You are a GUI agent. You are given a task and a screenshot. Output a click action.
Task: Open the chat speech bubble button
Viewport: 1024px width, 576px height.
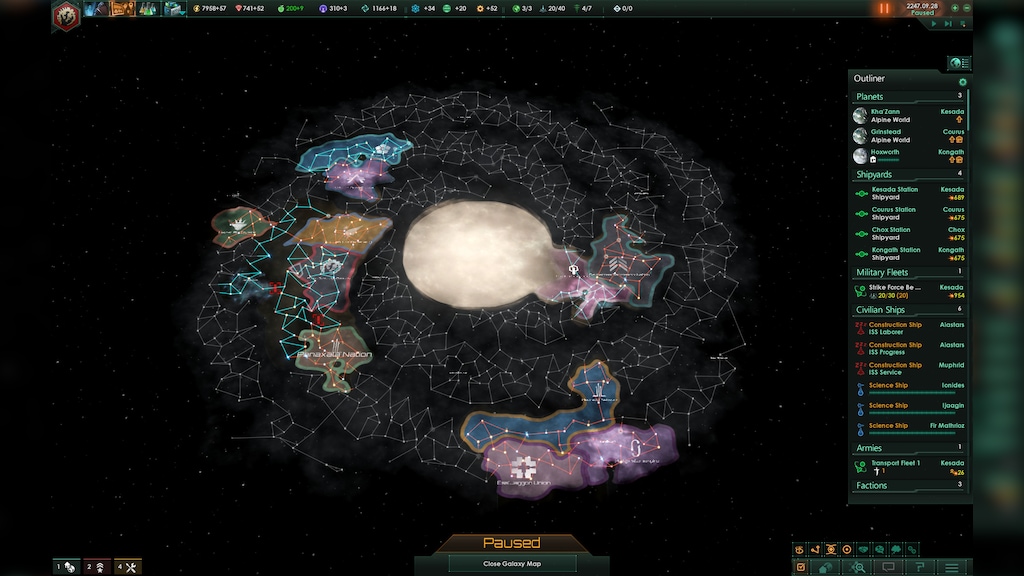pos(887,568)
